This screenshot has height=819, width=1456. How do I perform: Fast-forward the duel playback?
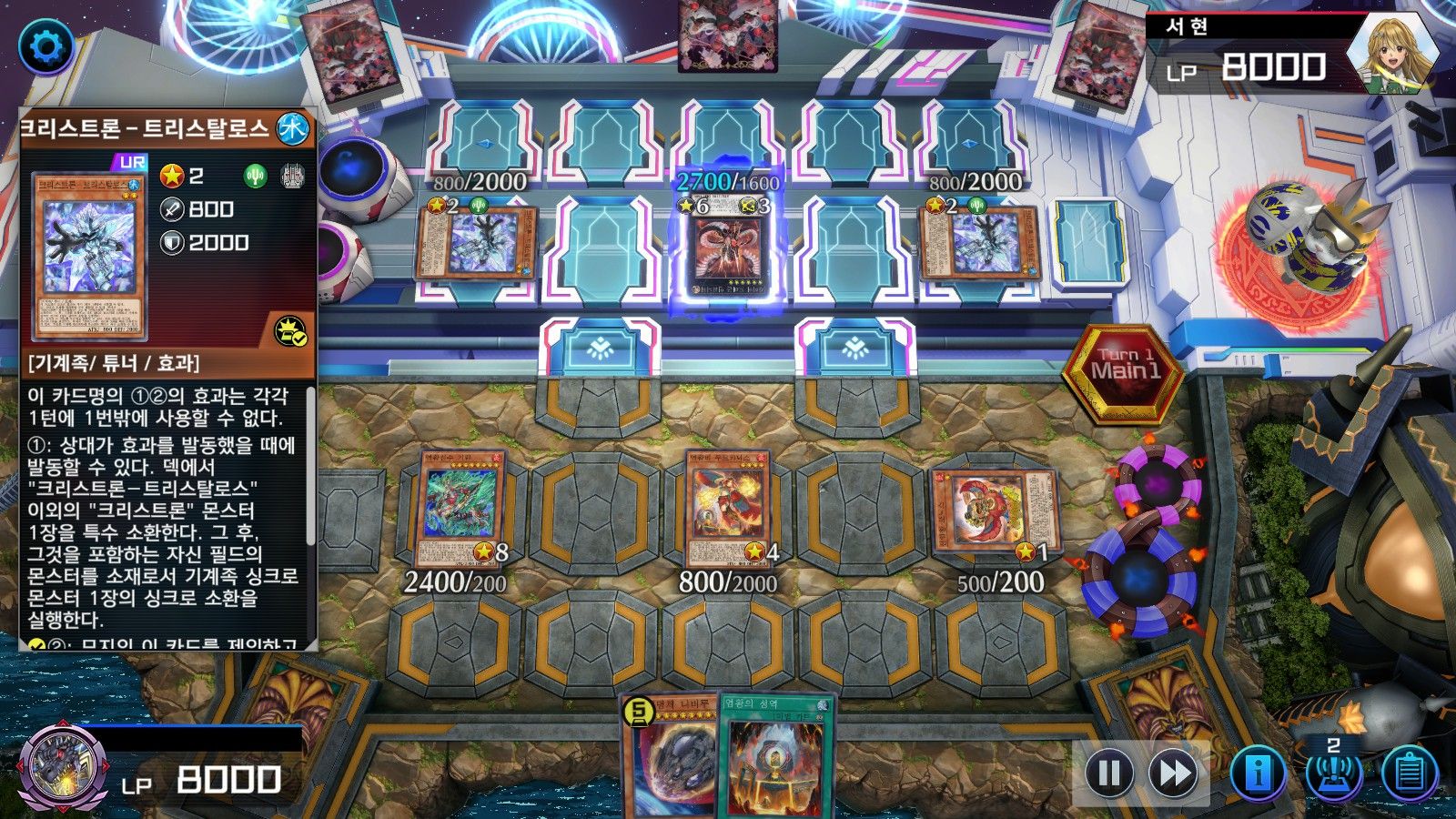click(1174, 773)
